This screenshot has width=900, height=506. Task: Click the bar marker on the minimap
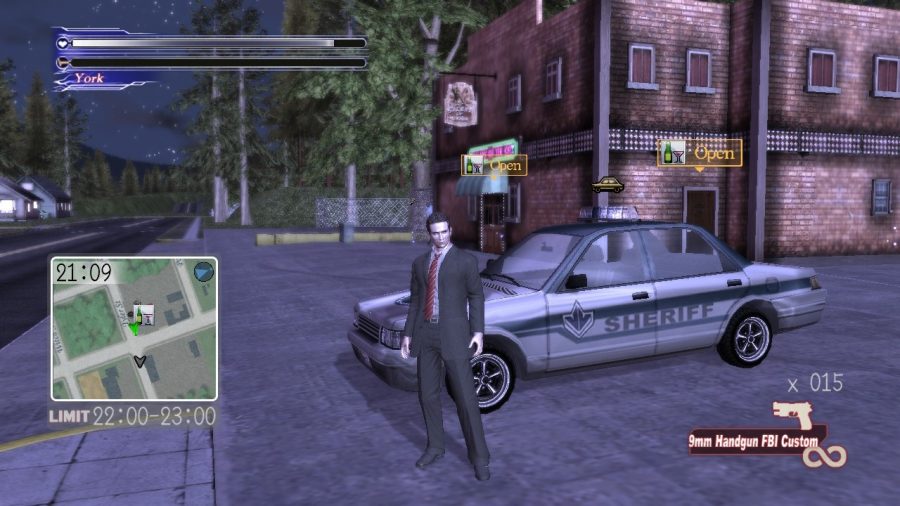[142, 314]
